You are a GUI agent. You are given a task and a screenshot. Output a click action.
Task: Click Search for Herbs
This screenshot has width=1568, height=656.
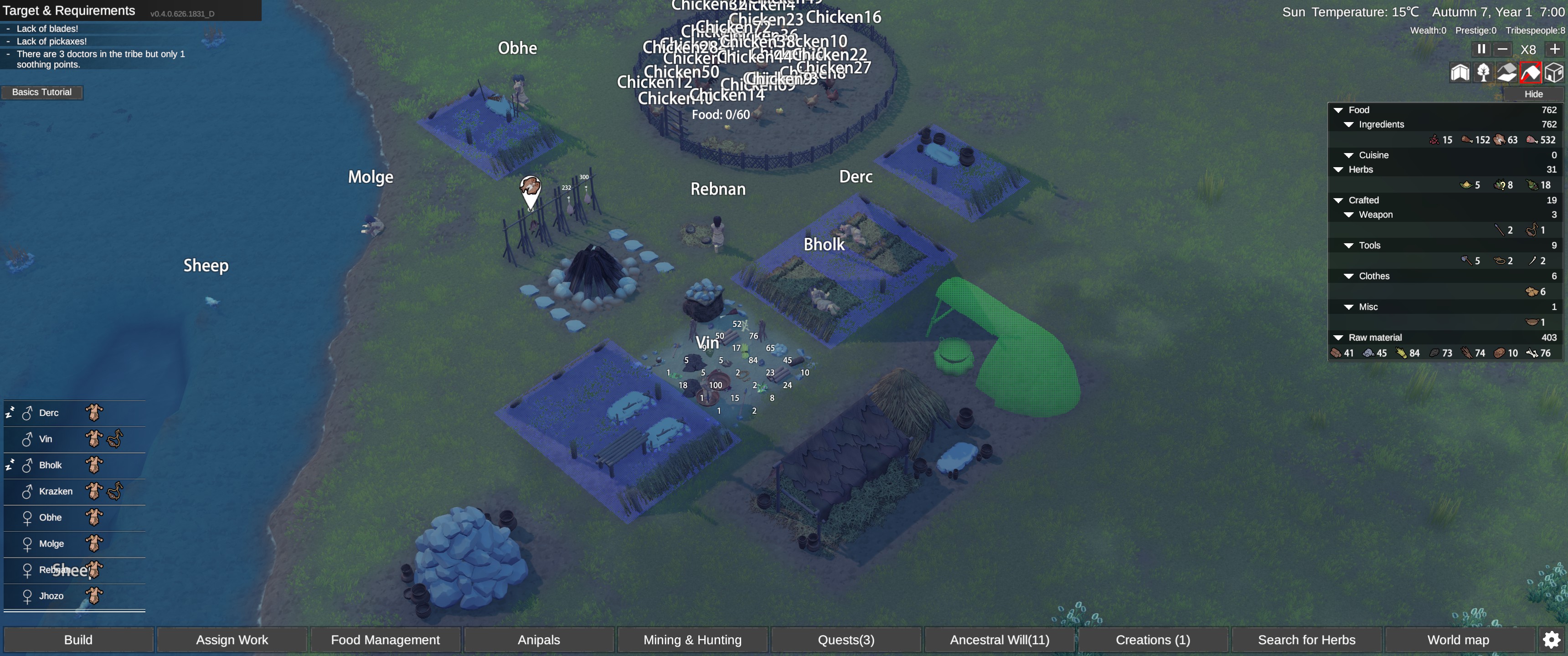coord(1307,640)
